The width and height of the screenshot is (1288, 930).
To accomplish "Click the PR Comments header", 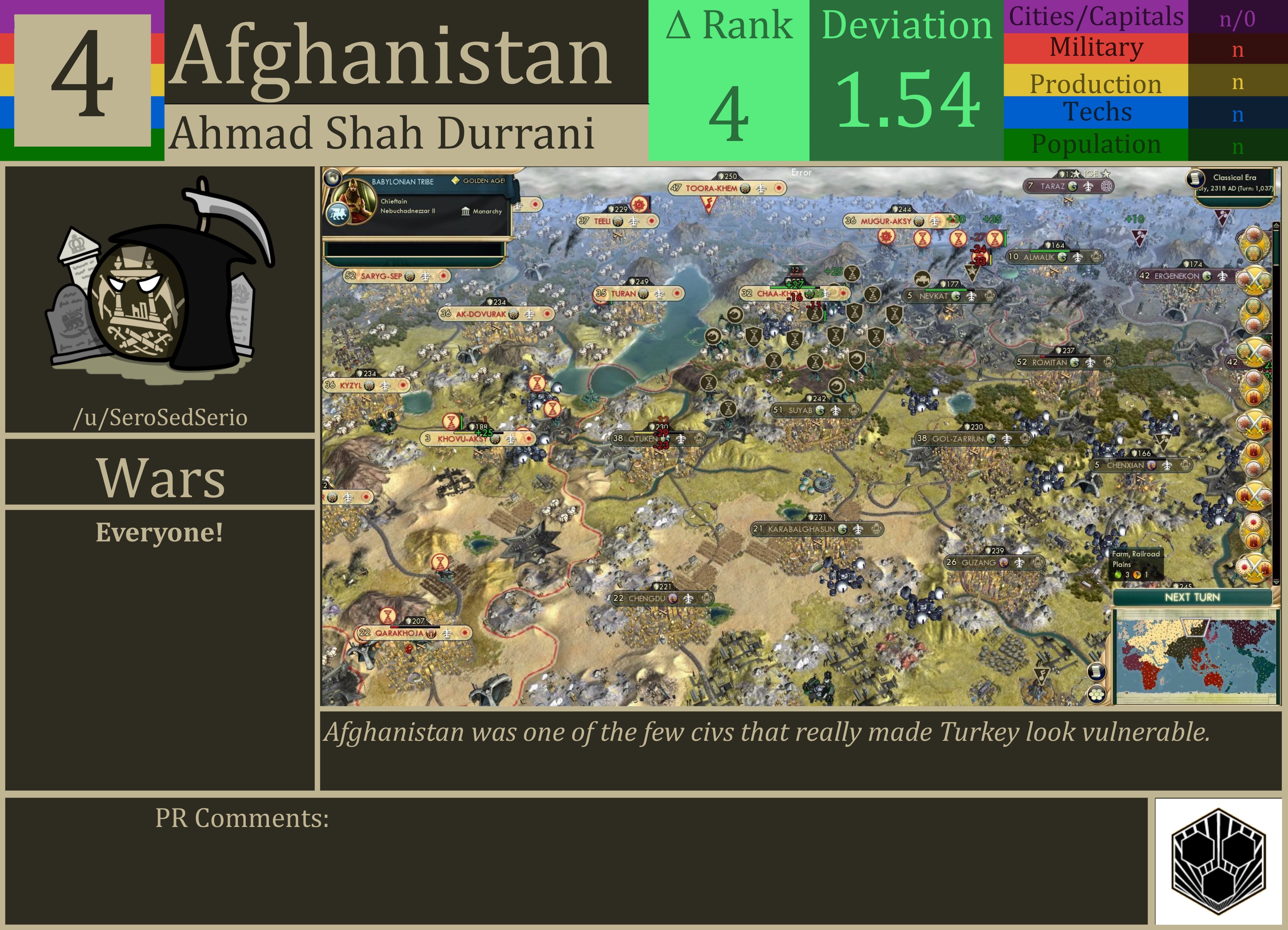I will point(241,817).
